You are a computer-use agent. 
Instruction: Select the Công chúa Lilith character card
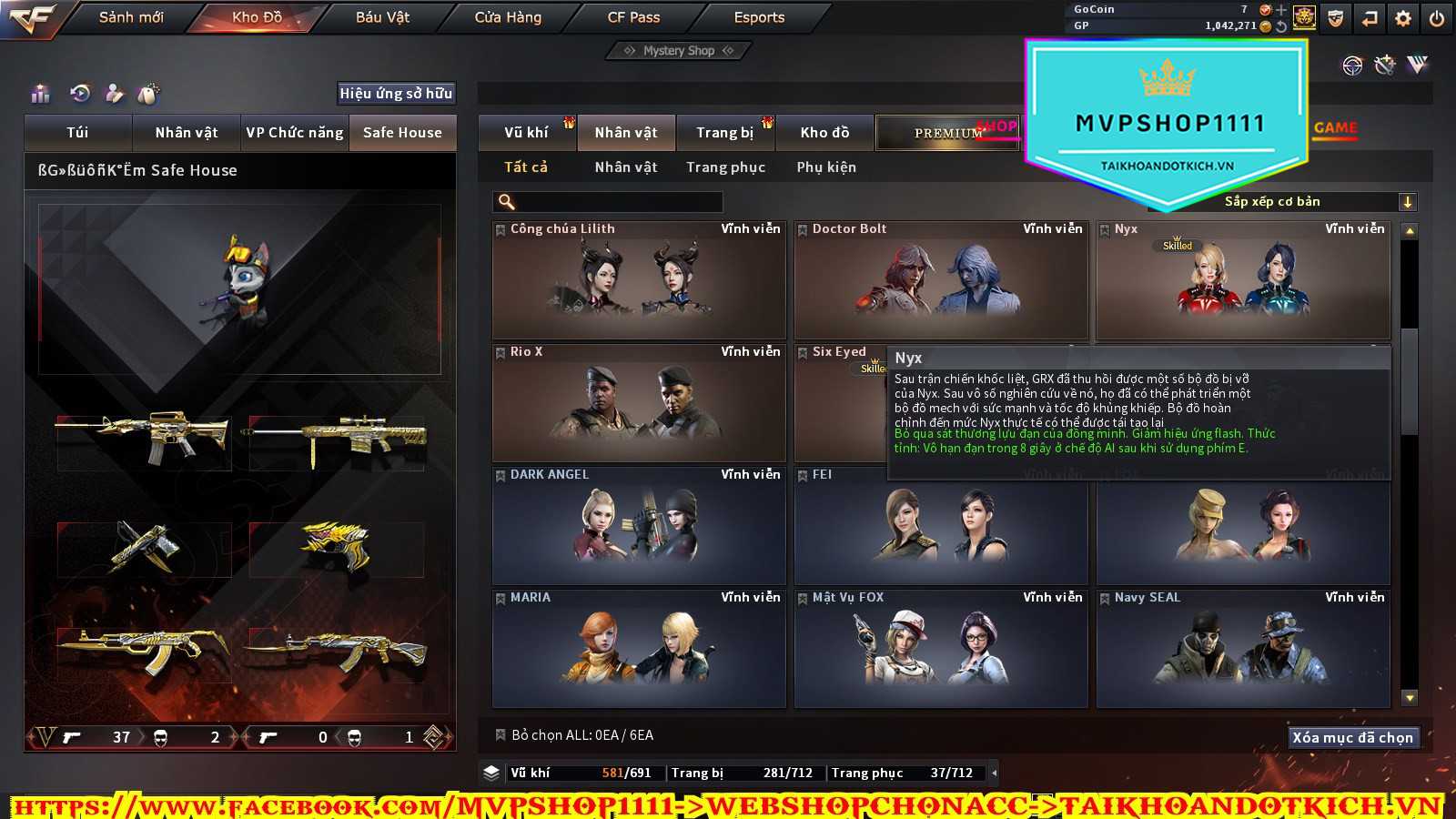pyautogui.click(x=639, y=280)
